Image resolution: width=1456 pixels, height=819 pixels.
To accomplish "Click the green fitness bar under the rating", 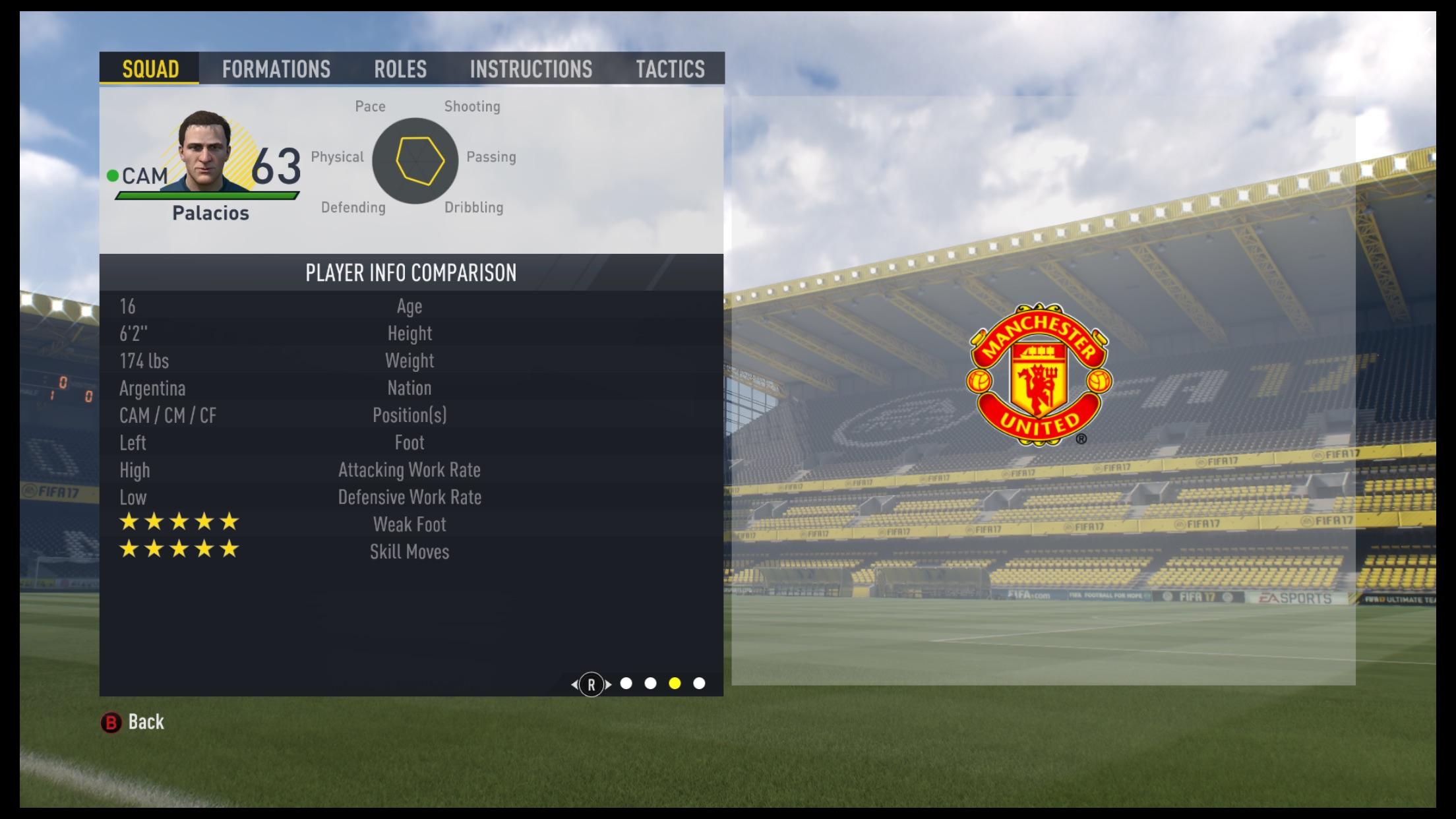I will (204, 195).
